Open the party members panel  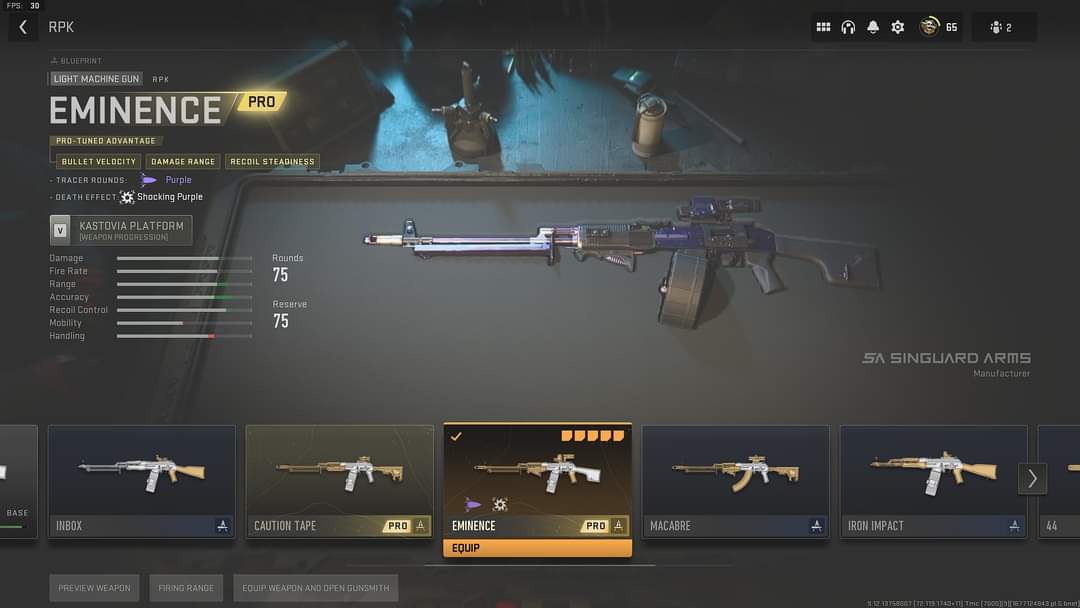(x=1001, y=27)
